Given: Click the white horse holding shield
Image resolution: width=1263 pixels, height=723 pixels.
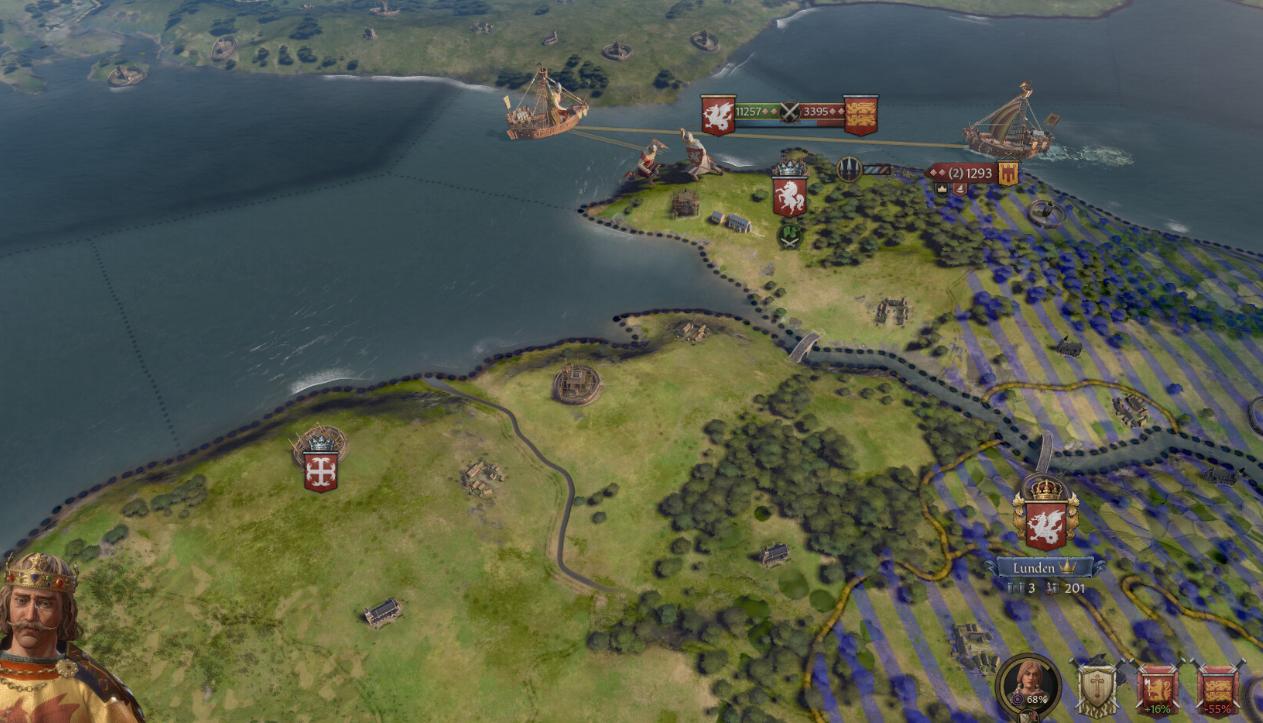Looking at the screenshot, I should [790, 196].
